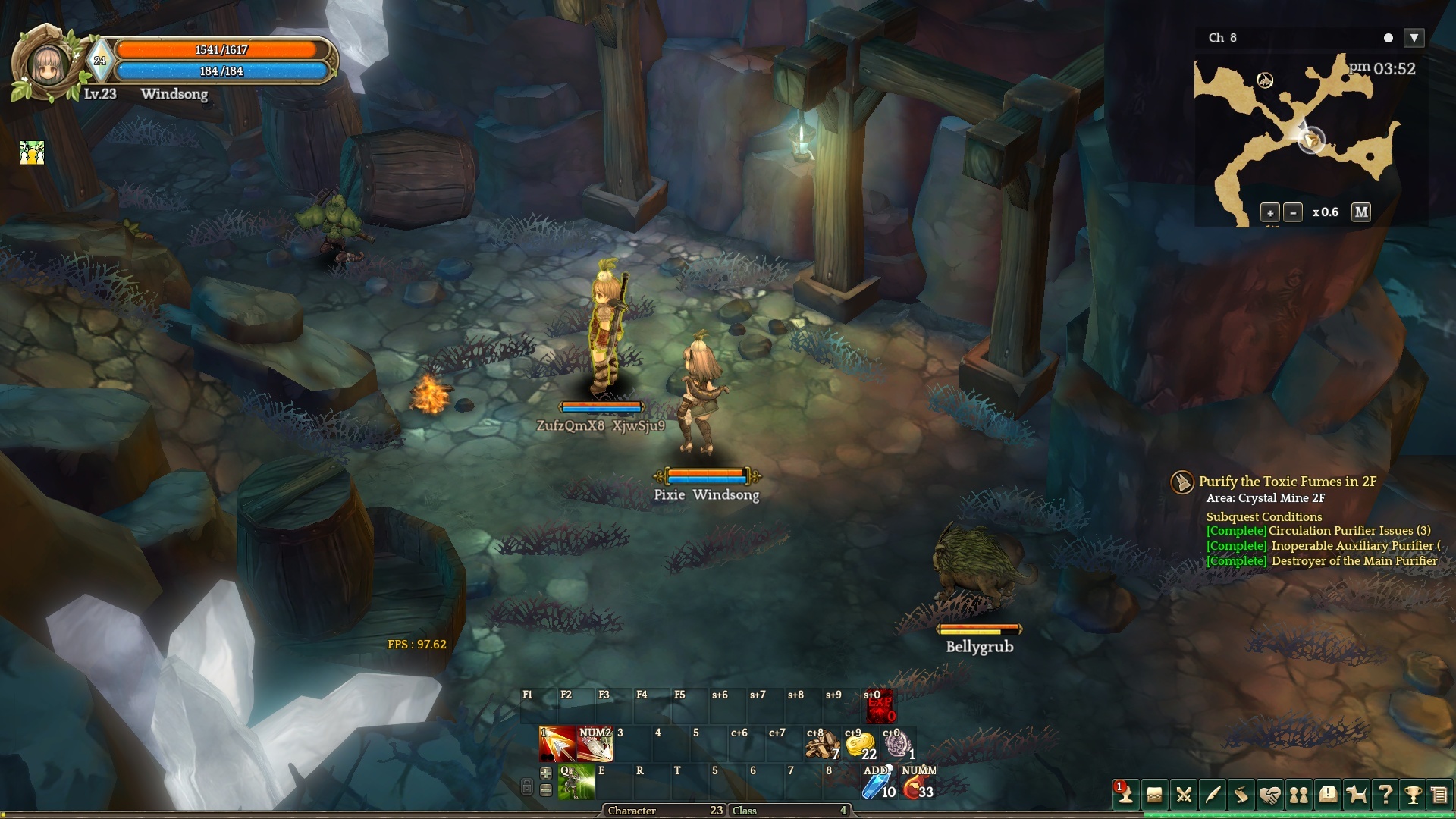
Task: Use the blue crystal potion slot
Action: coord(878,783)
